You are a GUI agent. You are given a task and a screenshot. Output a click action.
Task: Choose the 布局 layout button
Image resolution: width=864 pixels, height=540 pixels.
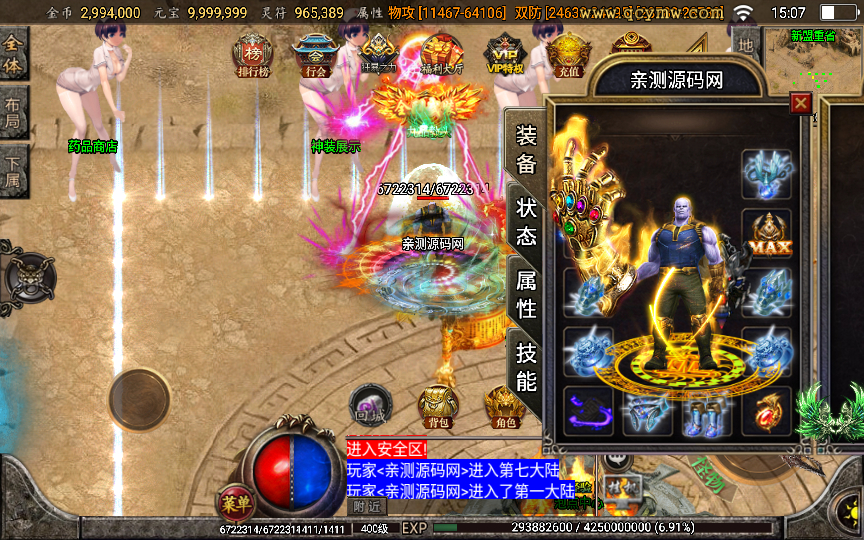14,113
